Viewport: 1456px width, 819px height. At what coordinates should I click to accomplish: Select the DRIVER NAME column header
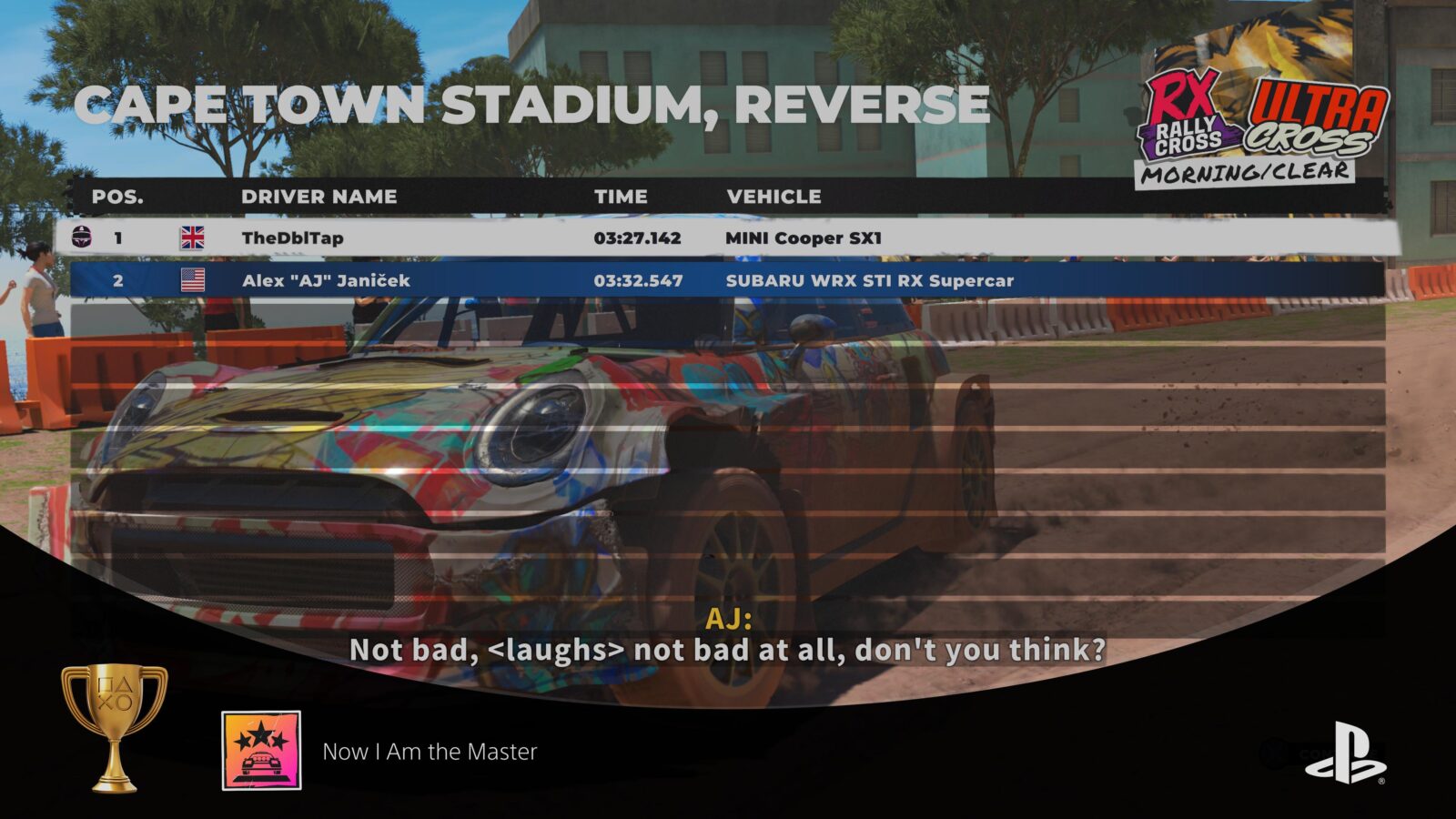click(x=320, y=197)
